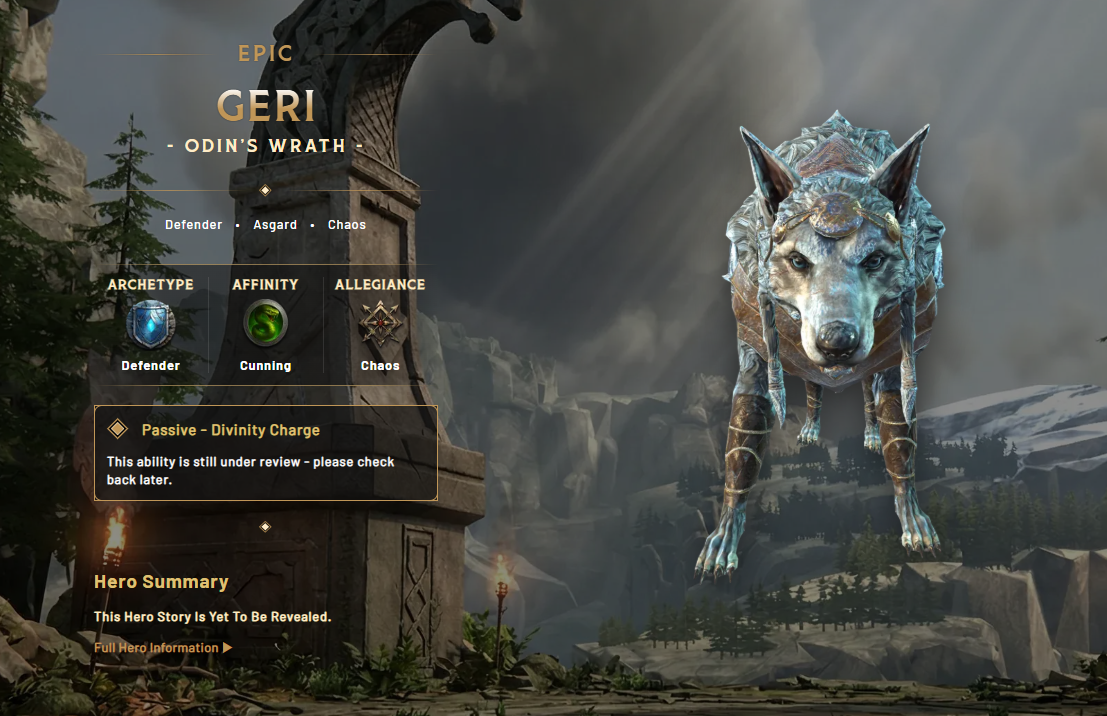Choose the Chaos allegiance emblem
This screenshot has width=1107, height=716.
point(380,324)
